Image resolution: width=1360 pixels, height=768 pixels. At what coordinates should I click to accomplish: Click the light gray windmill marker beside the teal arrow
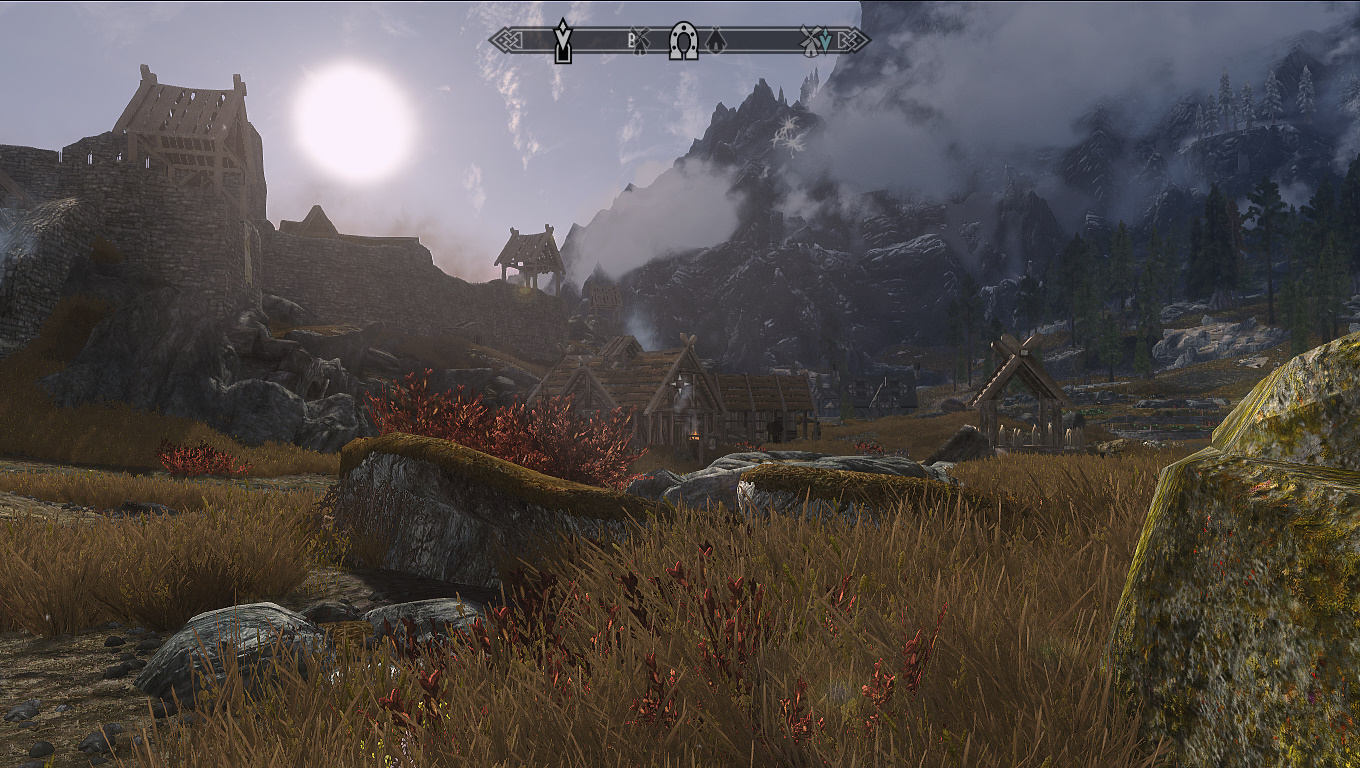(809, 41)
